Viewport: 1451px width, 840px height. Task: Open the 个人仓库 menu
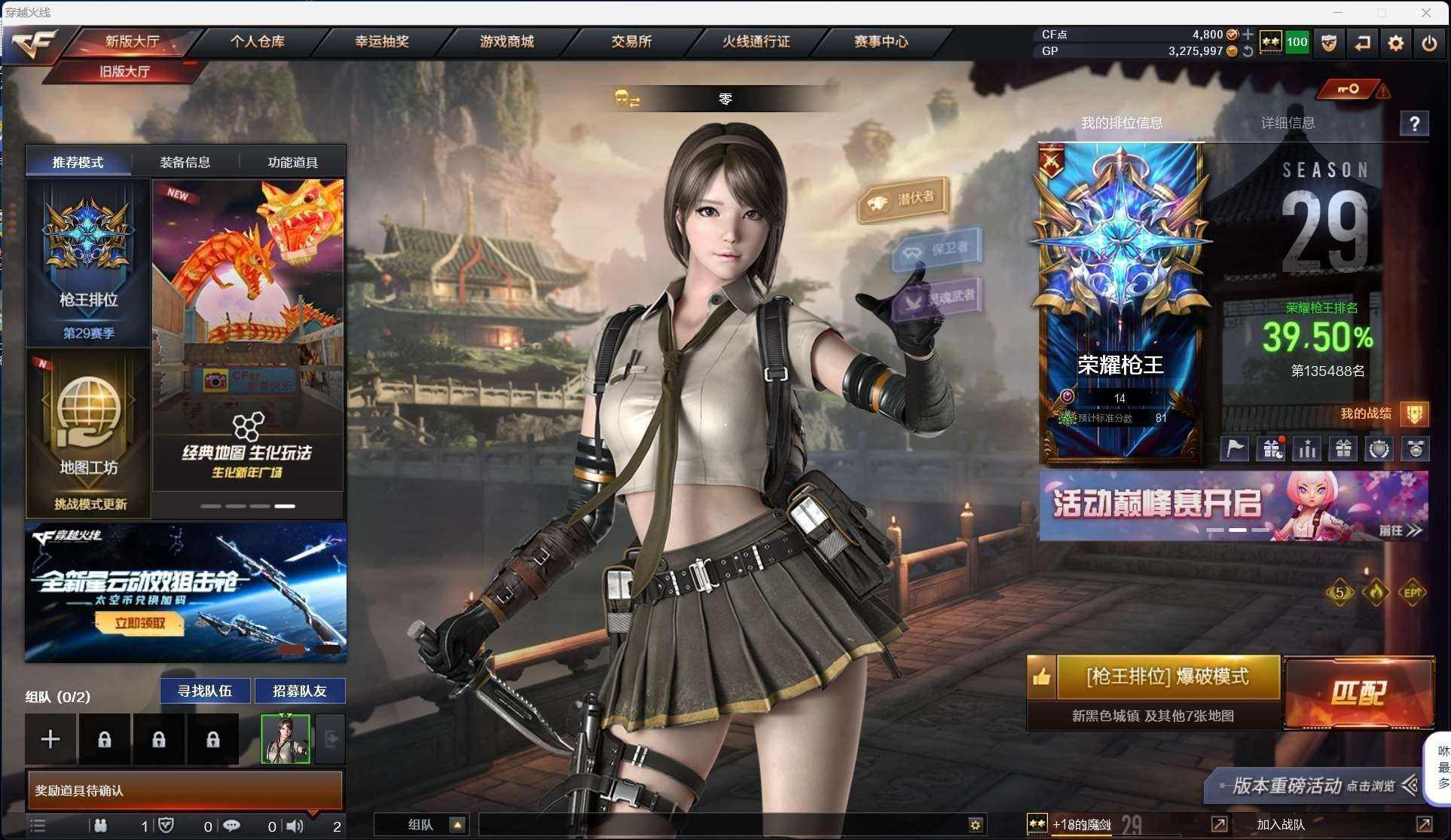tap(257, 41)
